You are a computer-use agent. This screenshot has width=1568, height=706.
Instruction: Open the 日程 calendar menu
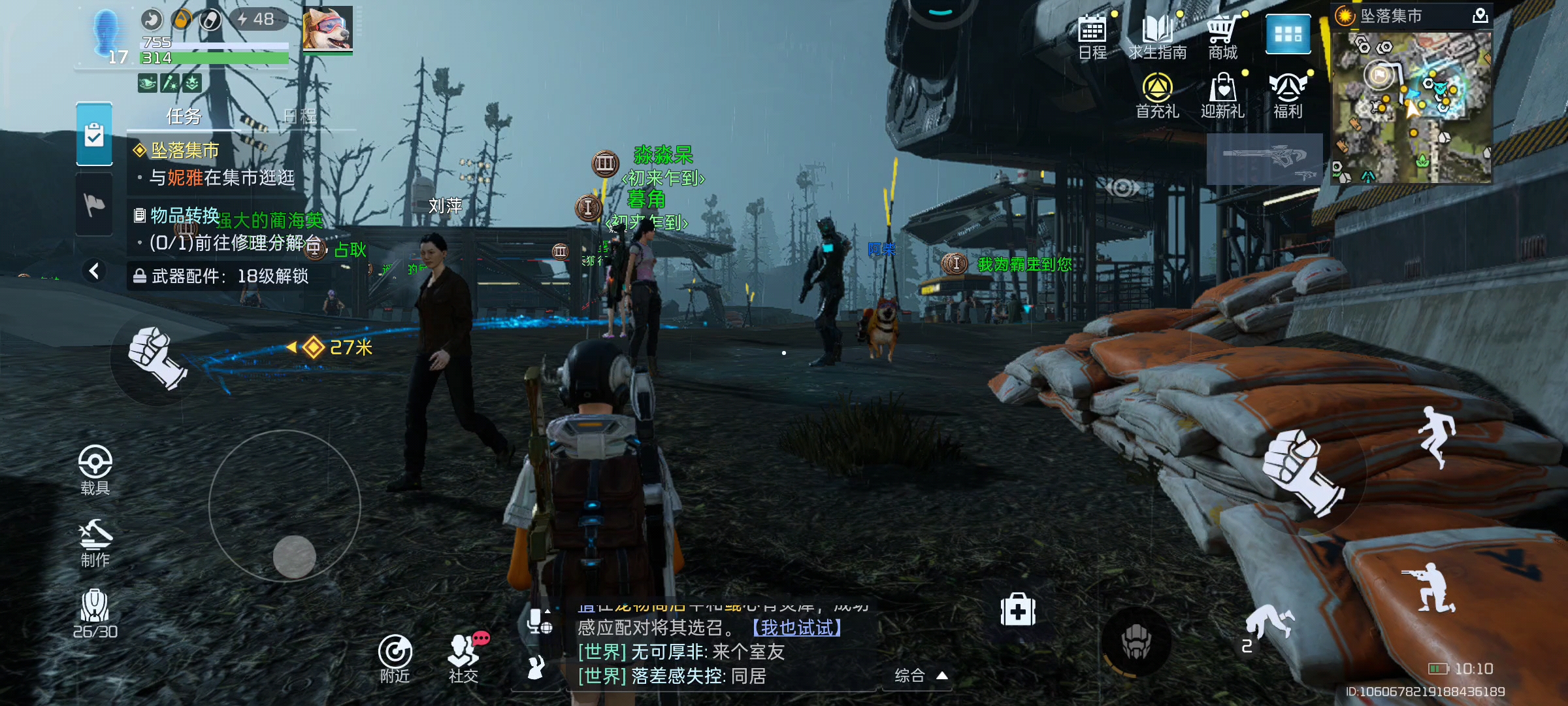coord(1092,36)
